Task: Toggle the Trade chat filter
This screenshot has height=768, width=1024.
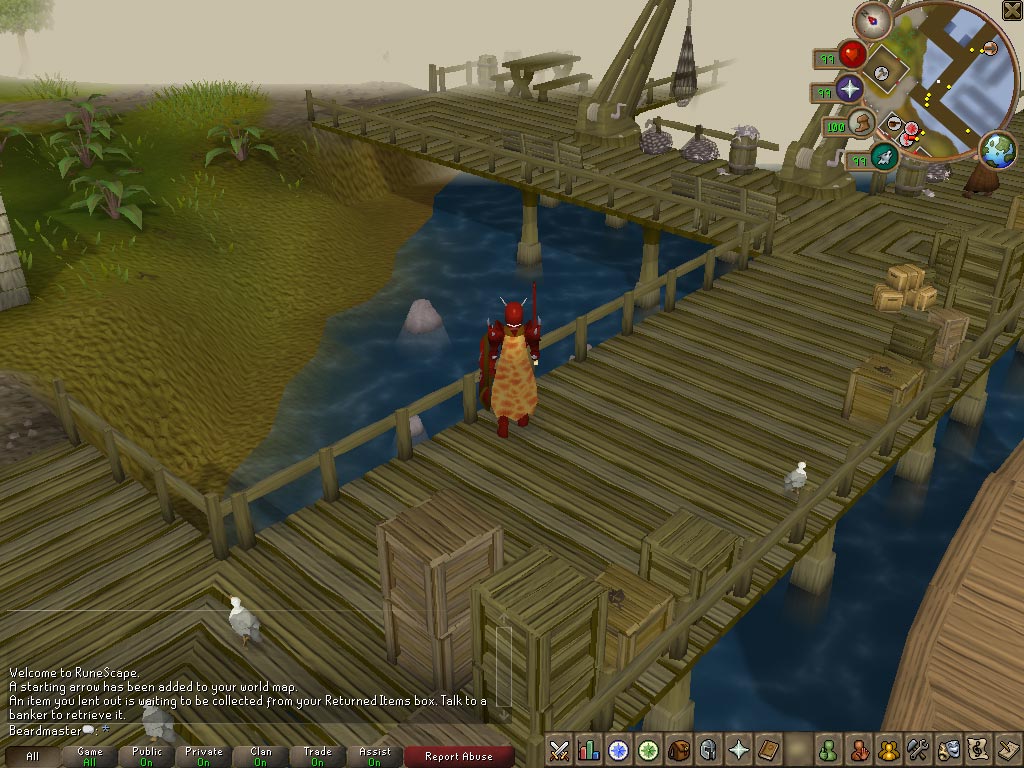Action: tap(318, 757)
